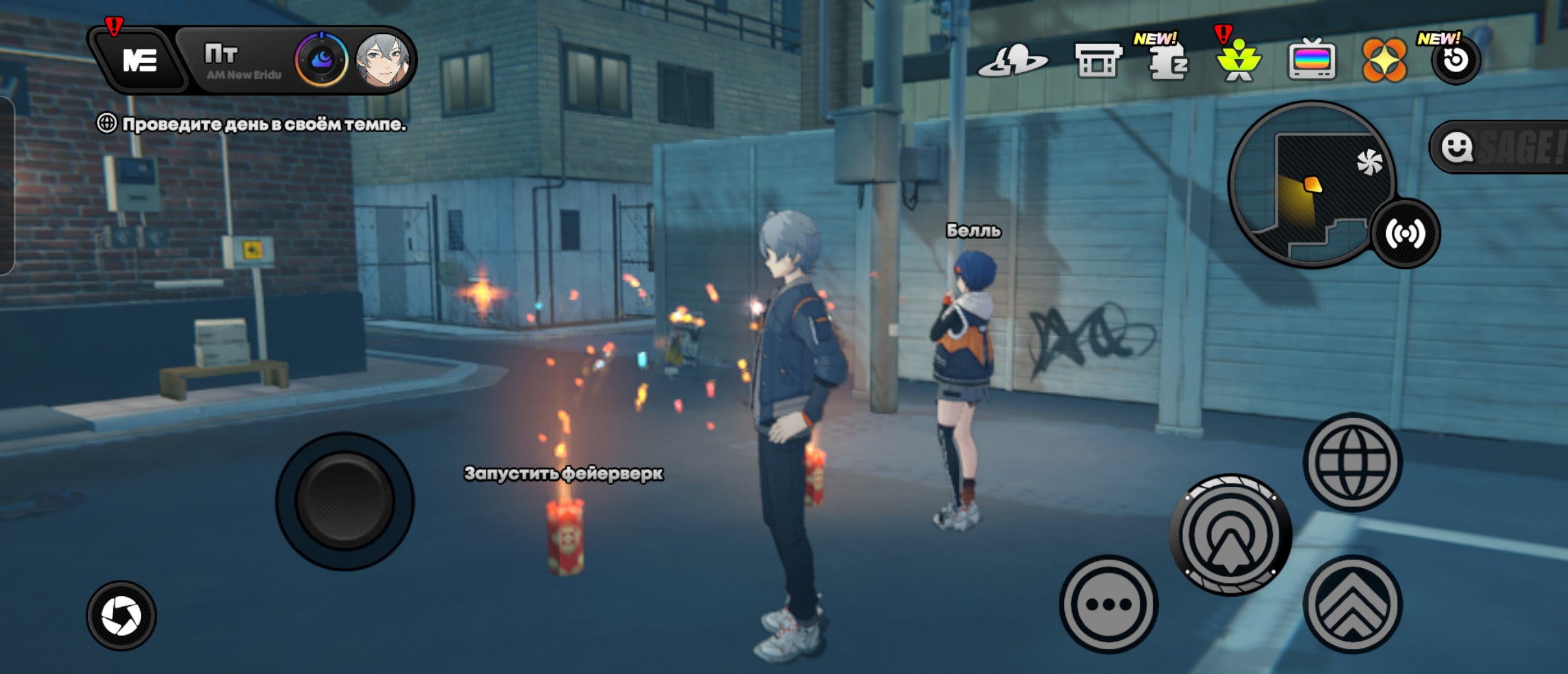Tap the large central arrow action button
This screenshot has width=1568, height=674.
[1230, 535]
